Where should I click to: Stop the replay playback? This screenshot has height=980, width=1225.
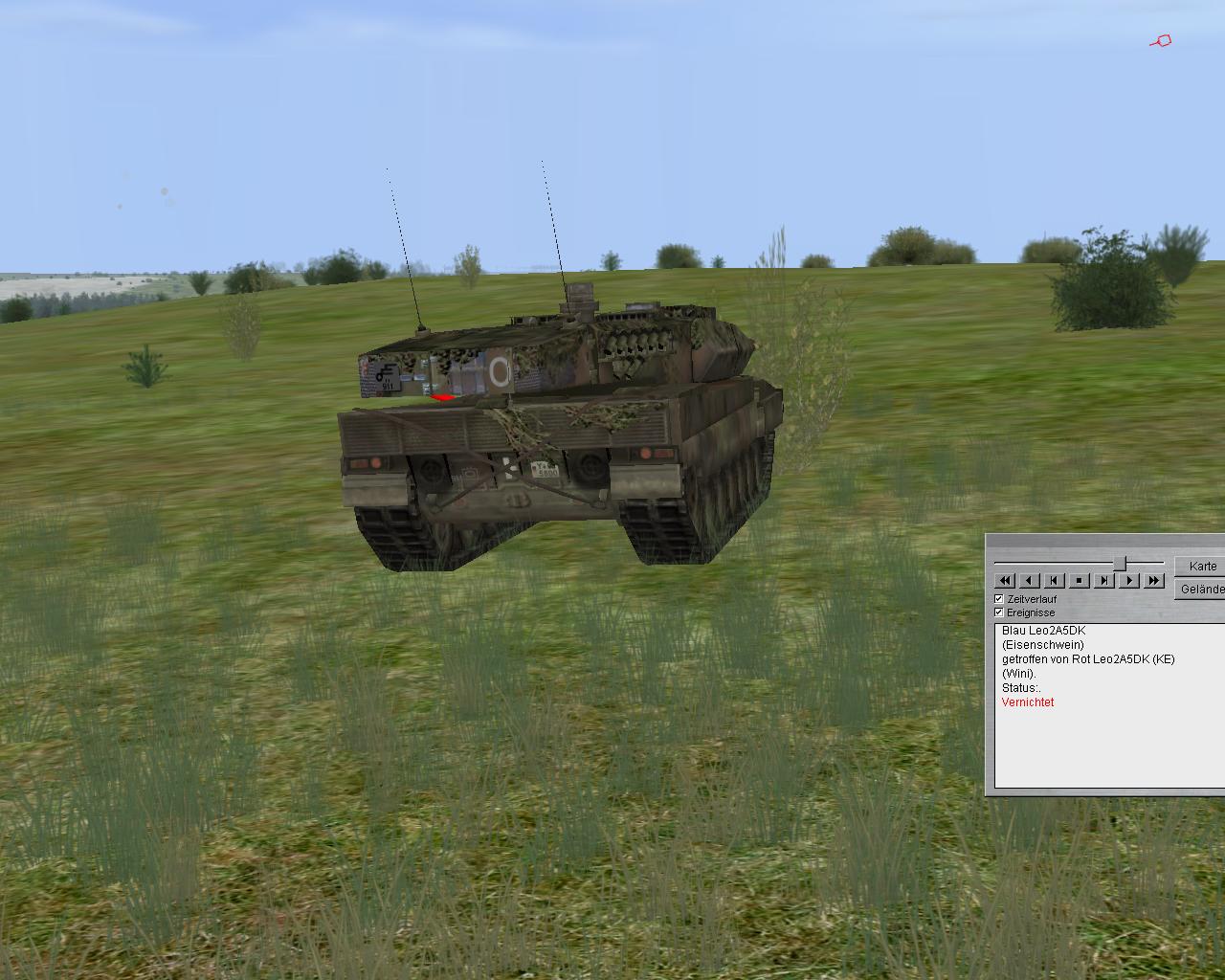[1080, 581]
